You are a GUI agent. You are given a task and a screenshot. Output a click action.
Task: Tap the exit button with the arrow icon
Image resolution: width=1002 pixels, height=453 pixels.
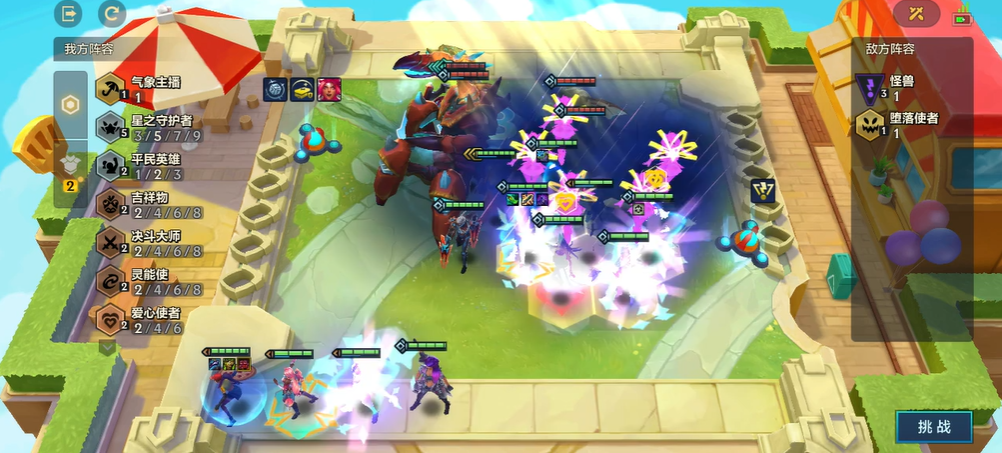tap(70, 14)
